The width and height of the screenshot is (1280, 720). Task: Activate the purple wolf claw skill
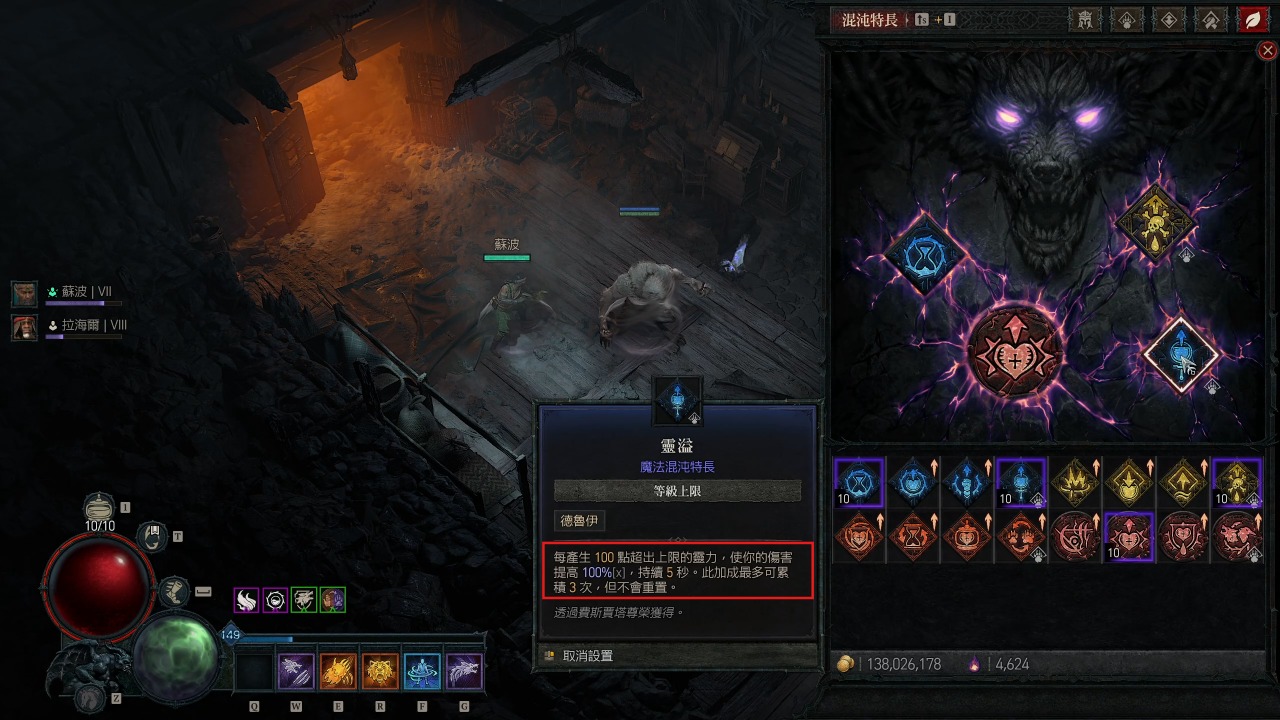(x=297, y=672)
